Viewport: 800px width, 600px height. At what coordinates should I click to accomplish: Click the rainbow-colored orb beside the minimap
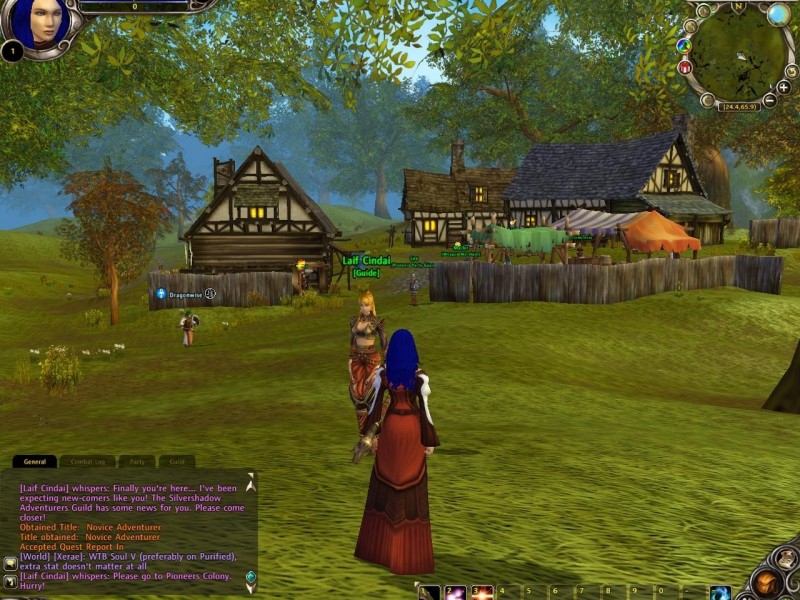684,45
